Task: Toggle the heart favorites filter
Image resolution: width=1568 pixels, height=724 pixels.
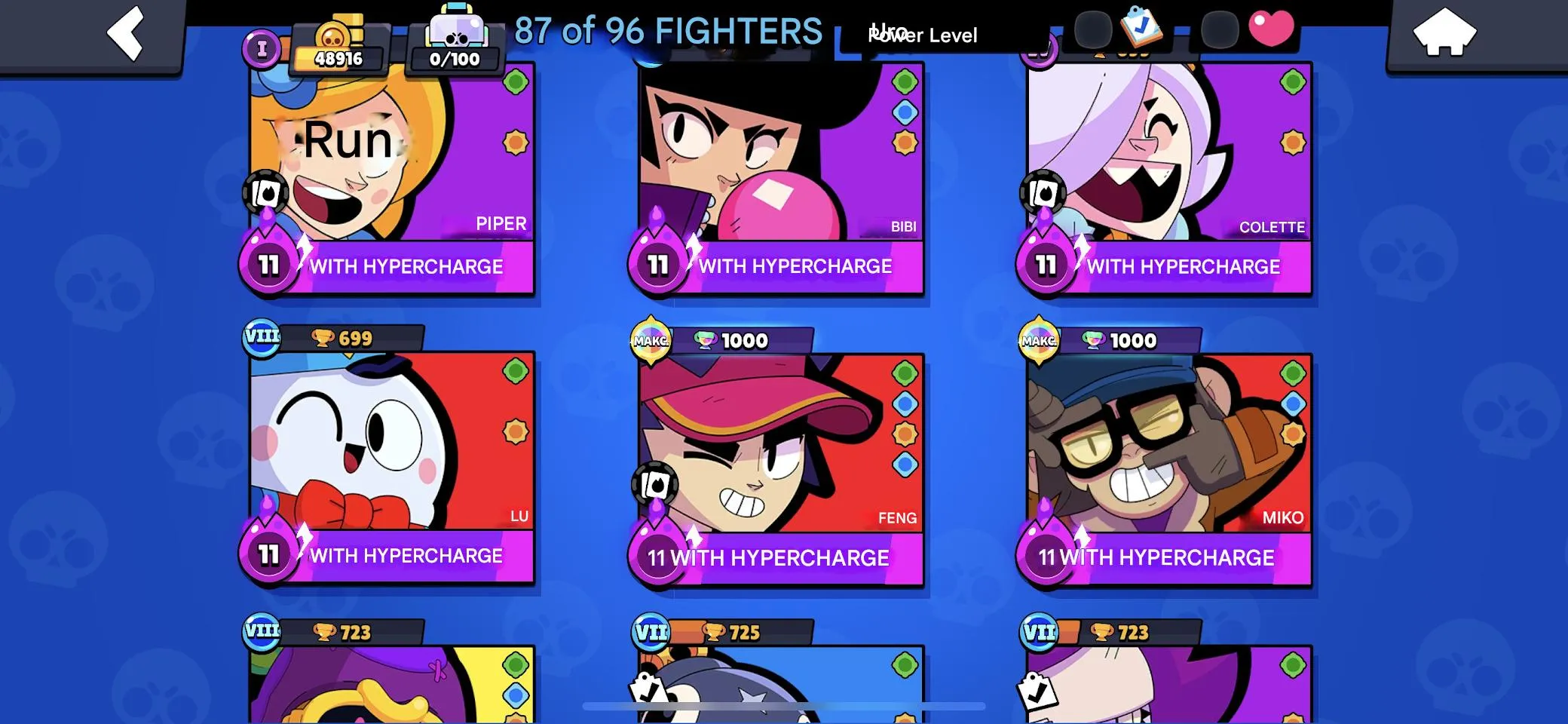Action: click(1269, 28)
